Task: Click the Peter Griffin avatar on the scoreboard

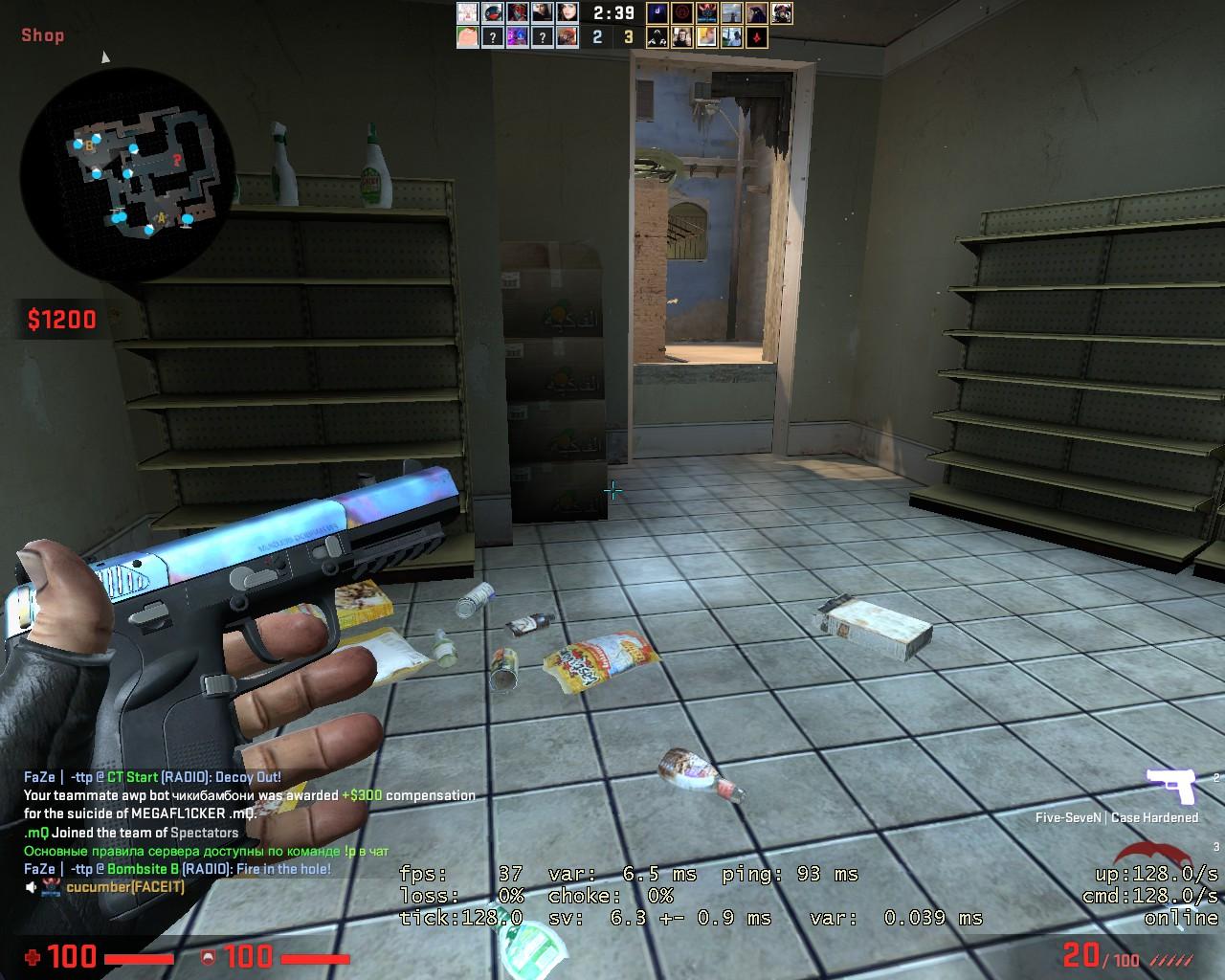Action: tap(467, 37)
